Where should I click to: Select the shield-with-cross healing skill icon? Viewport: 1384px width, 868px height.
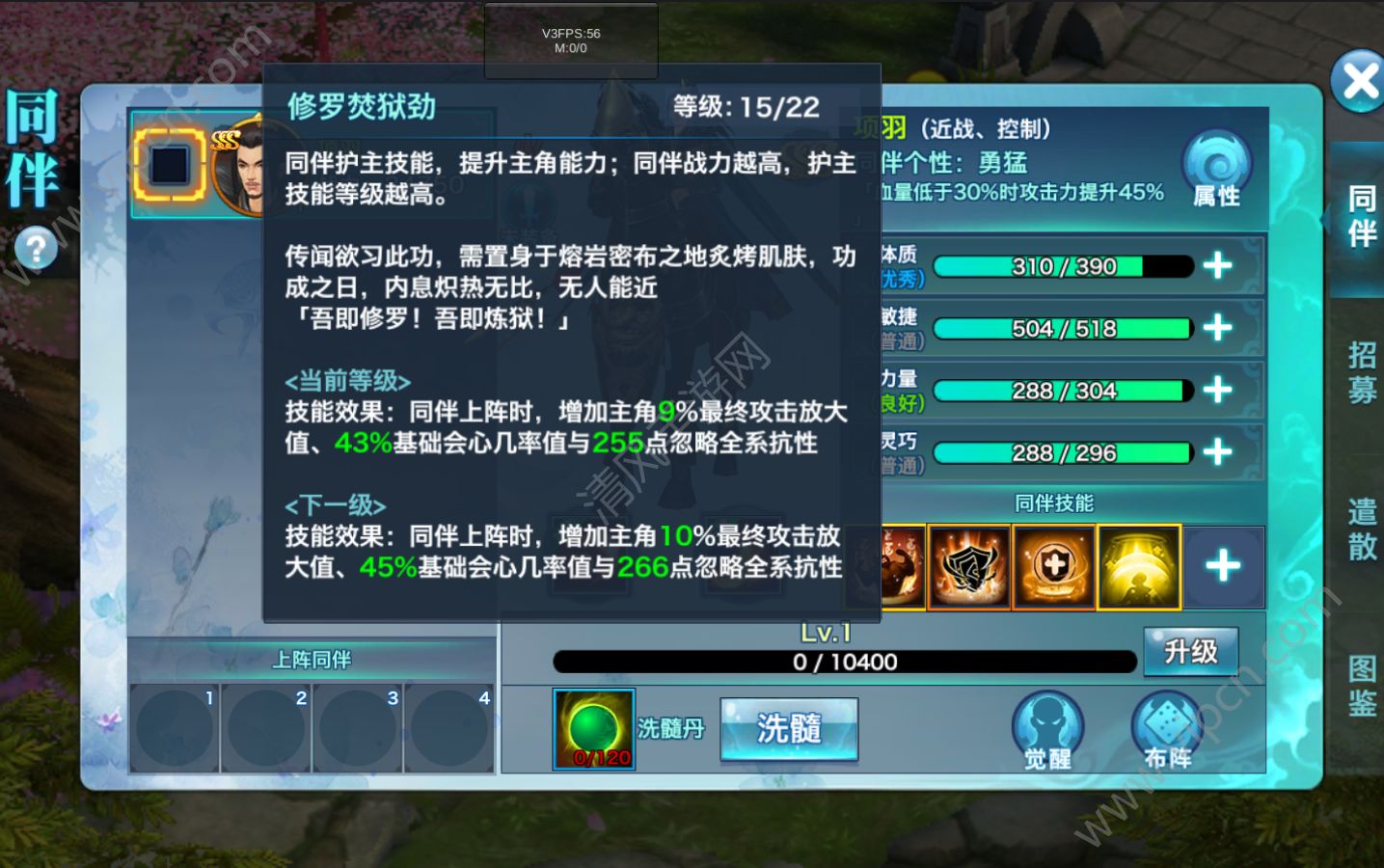click(1051, 567)
